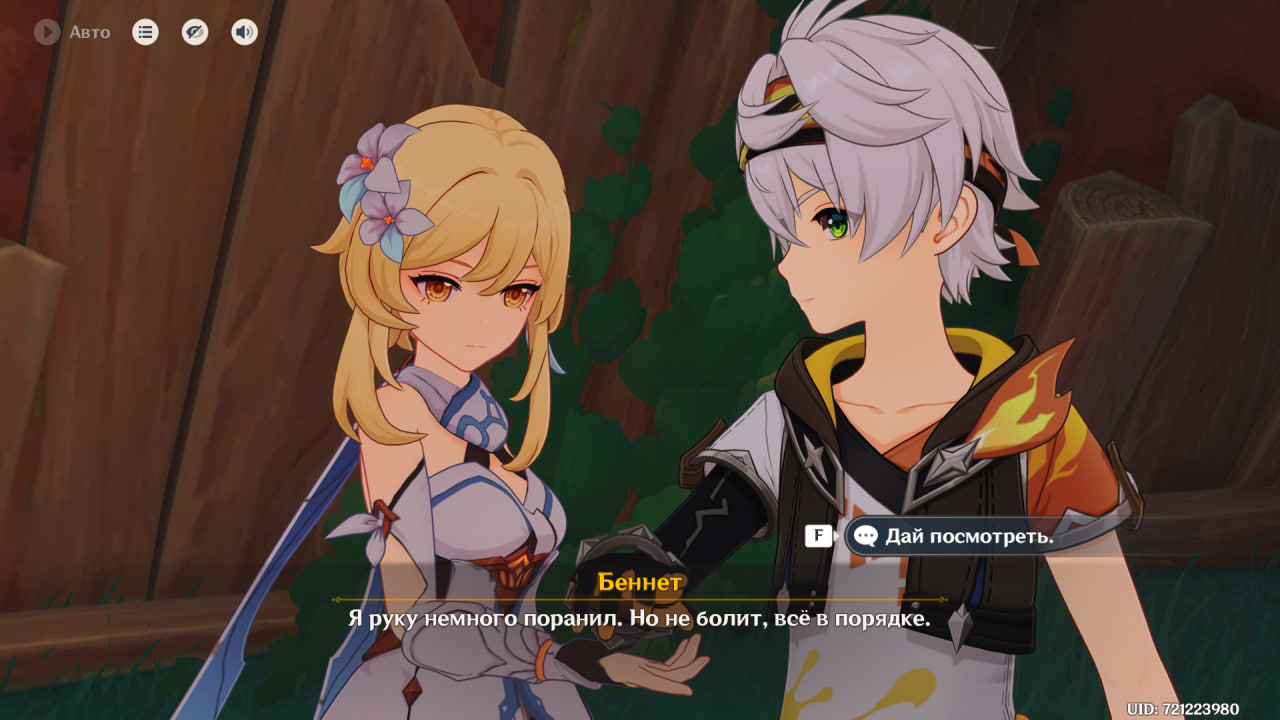Screen dimensions: 1280x720
Task: Open the dialogue history log icon
Action: pyautogui.click(x=145, y=32)
